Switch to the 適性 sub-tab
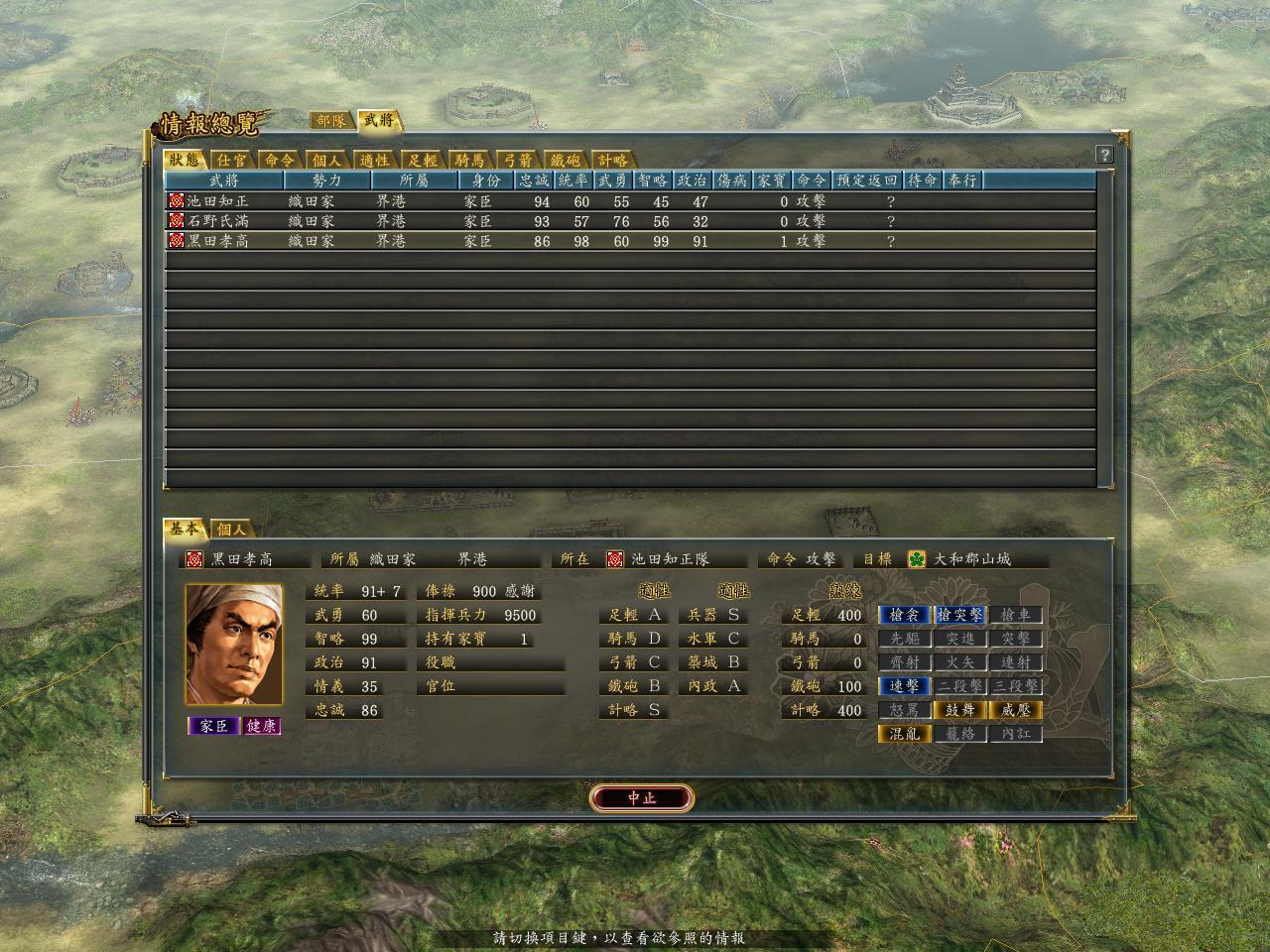1270x952 pixels. tap(375, 161)
